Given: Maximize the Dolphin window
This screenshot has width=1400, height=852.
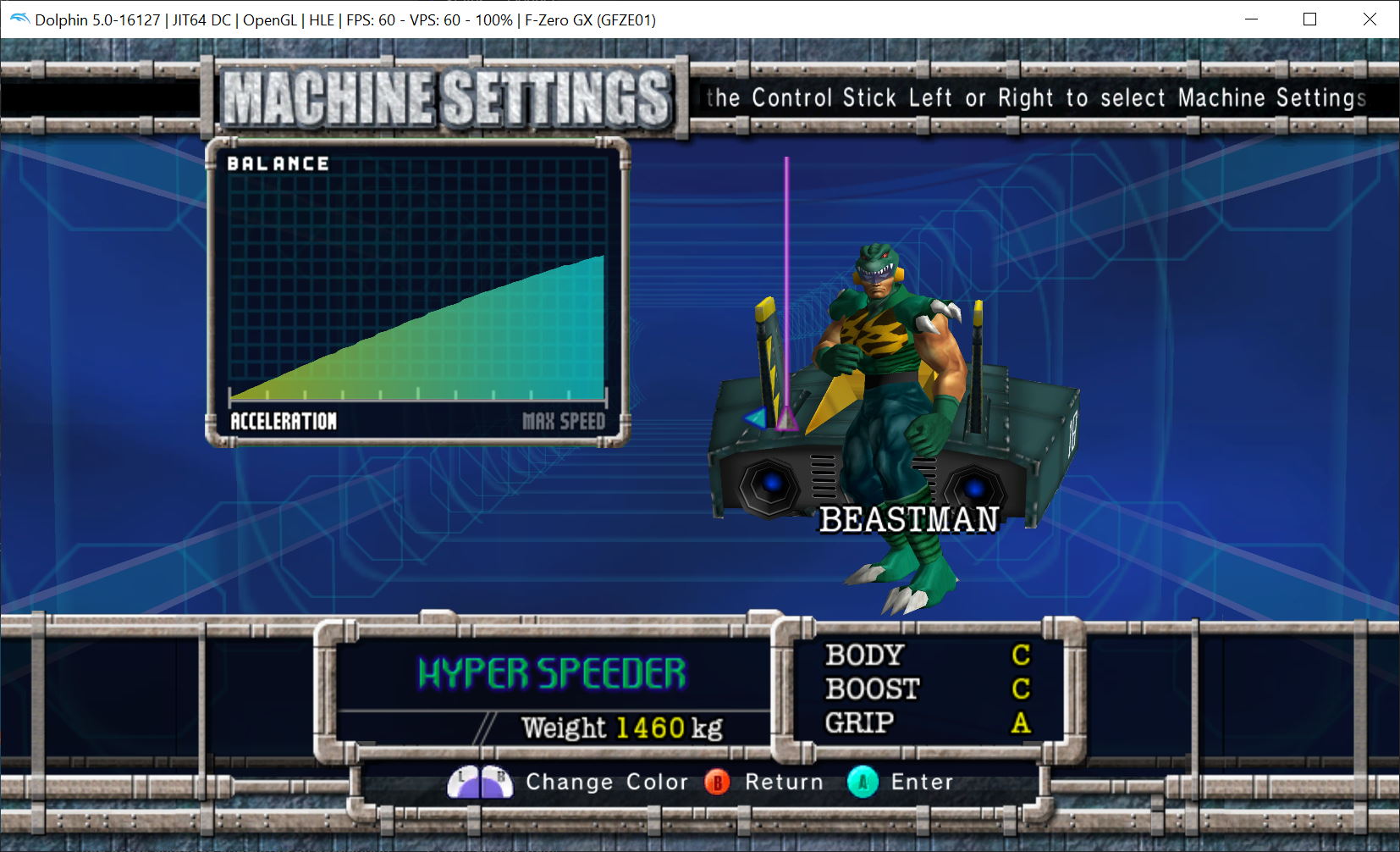Looking at the screenshot, I should pyautogui.click(x=1309, y=19).
